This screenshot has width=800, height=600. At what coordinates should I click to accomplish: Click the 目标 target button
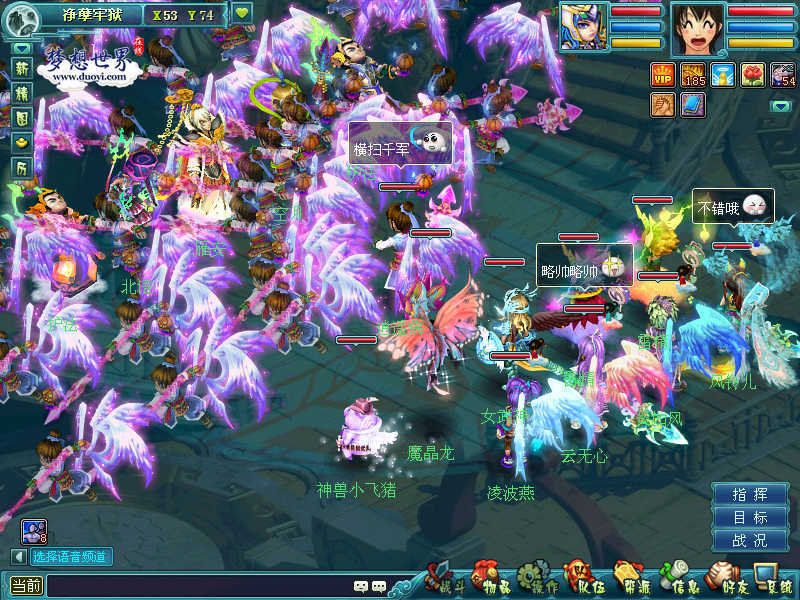750,518
